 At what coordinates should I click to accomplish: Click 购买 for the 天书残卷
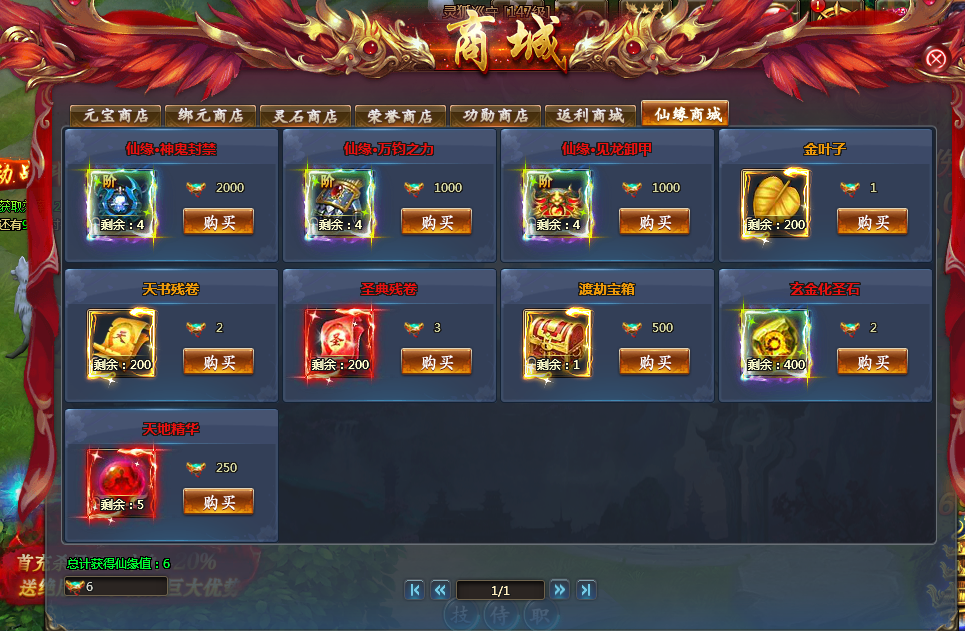pyautogui.click(x=218, y=362)
